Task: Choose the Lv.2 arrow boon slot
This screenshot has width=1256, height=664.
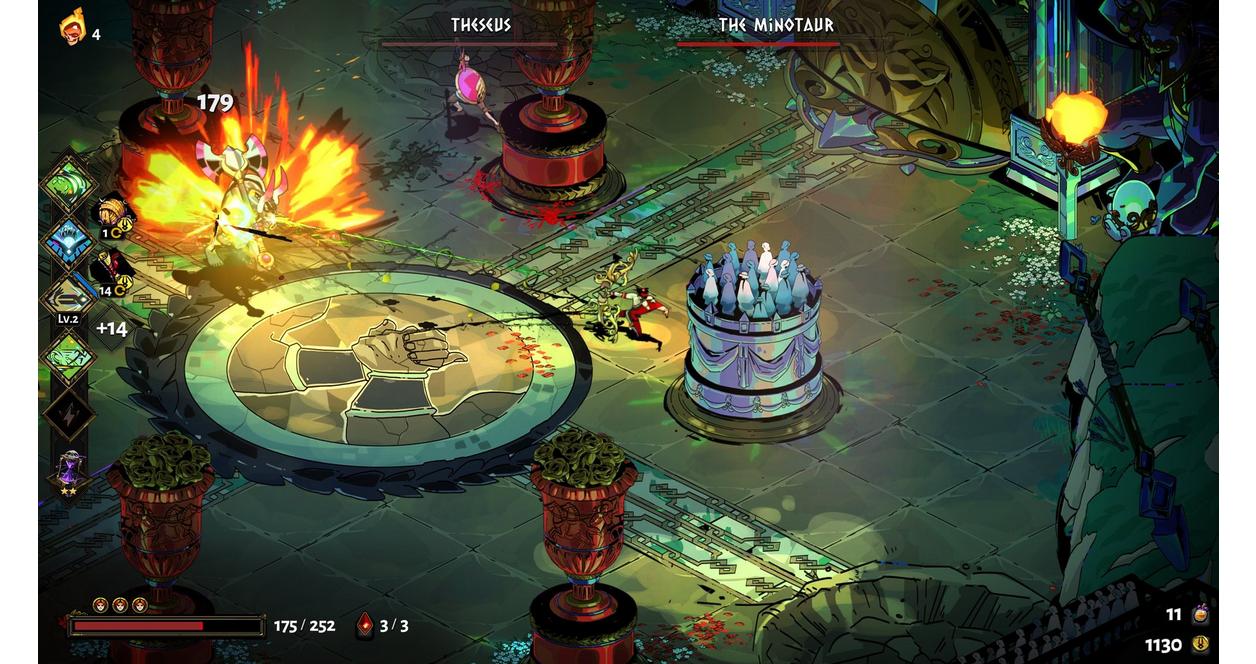Action: tap(68, 296)
